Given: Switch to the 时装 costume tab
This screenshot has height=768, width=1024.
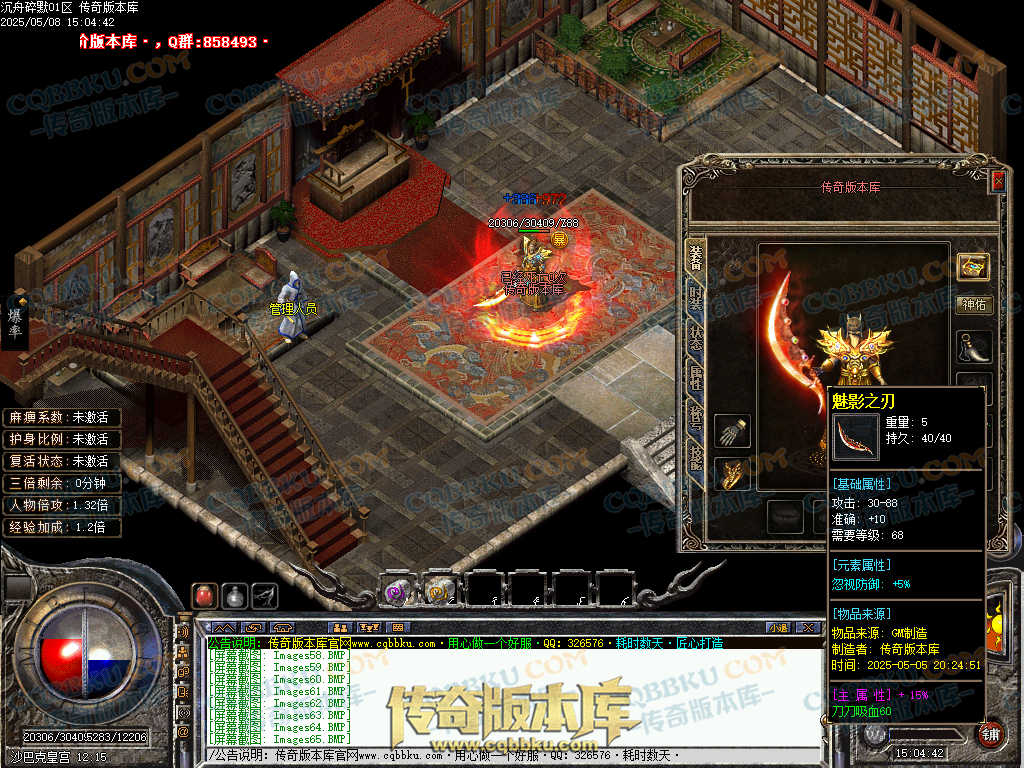Looking at the screenshot, I should point(695,296).
